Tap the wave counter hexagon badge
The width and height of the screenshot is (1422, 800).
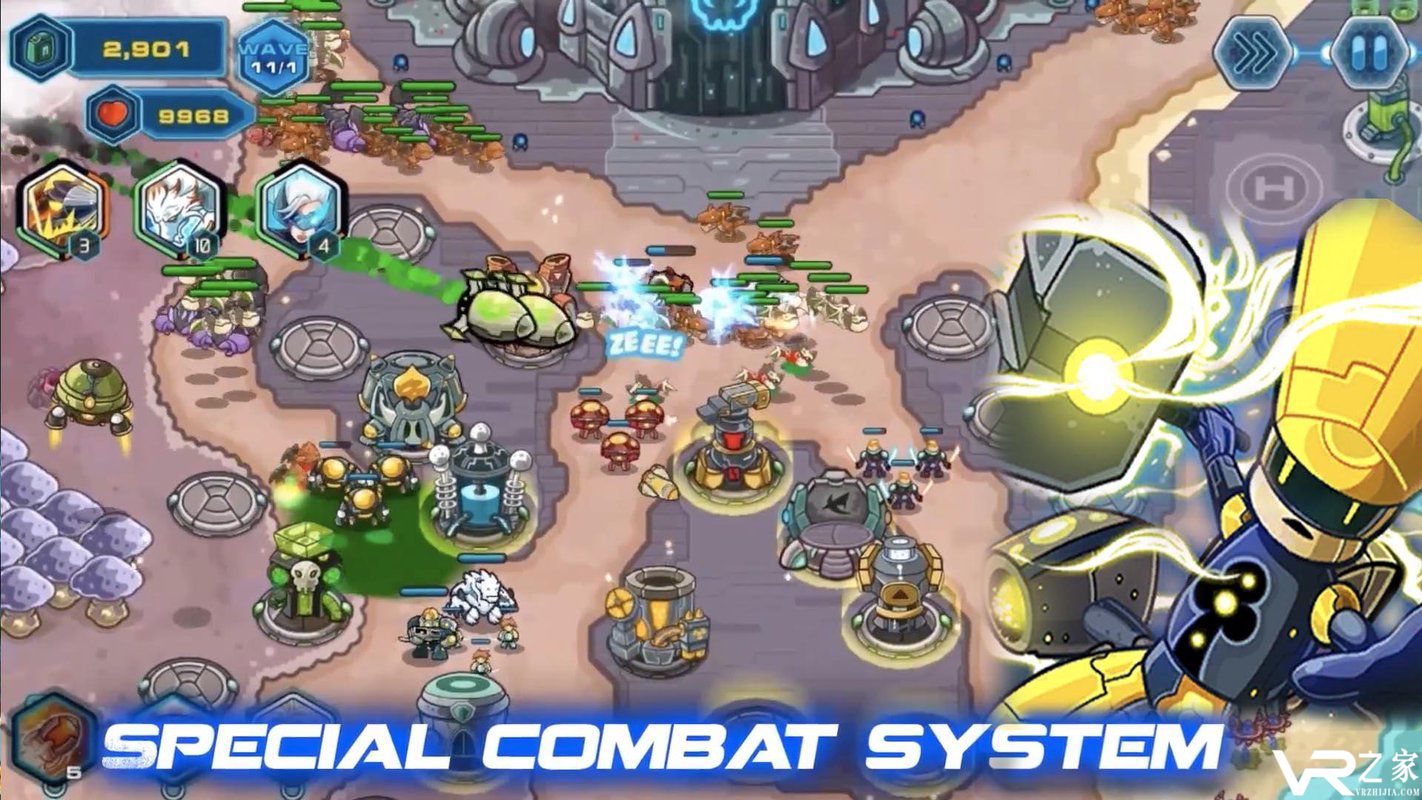tap(273, 53)
